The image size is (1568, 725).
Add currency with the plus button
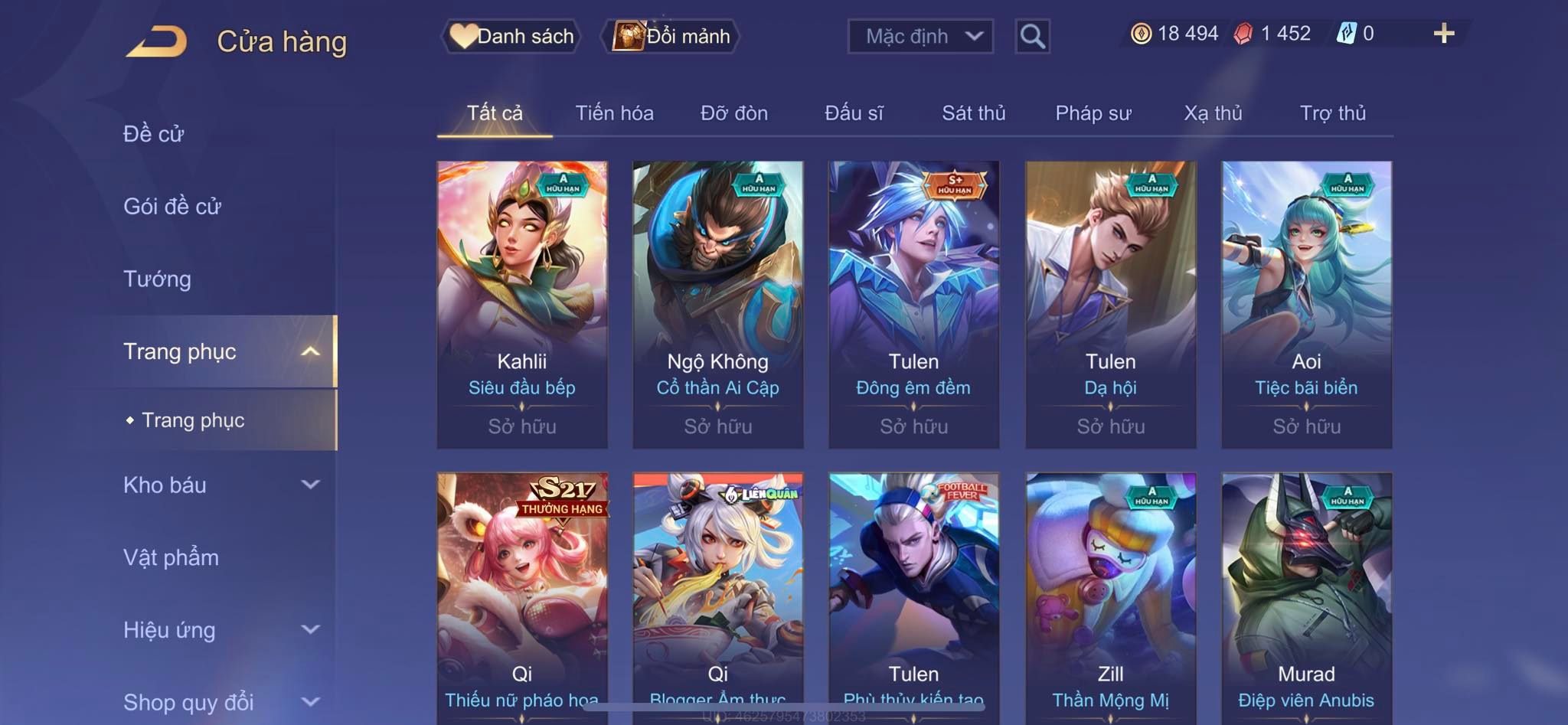(x=1443, y=34)
